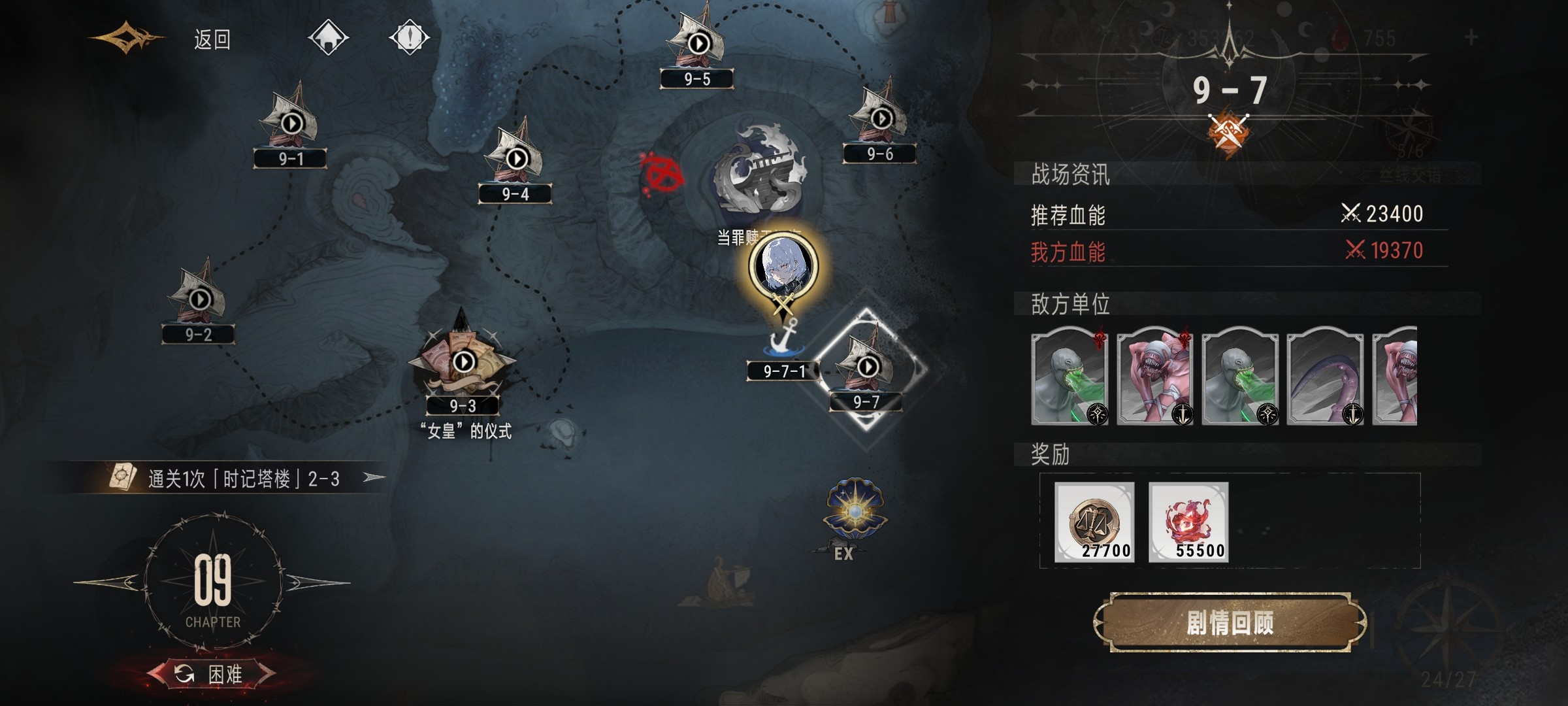Choose stage 9-4 ship node
1568x706 pixels.
516,160
